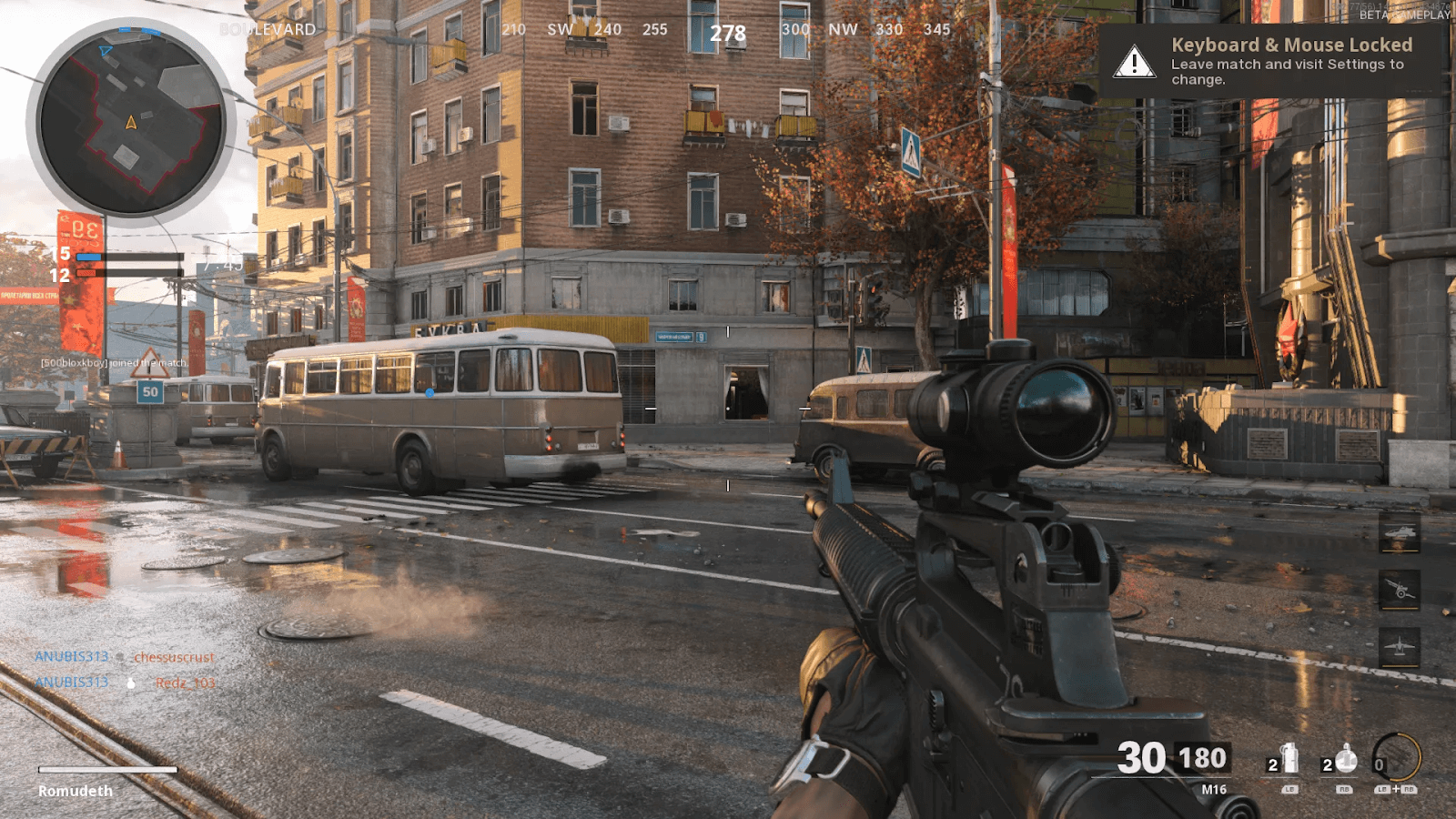Click the blue team score of 15
This screenshot has width=1456, height=819.
point(62,253)
